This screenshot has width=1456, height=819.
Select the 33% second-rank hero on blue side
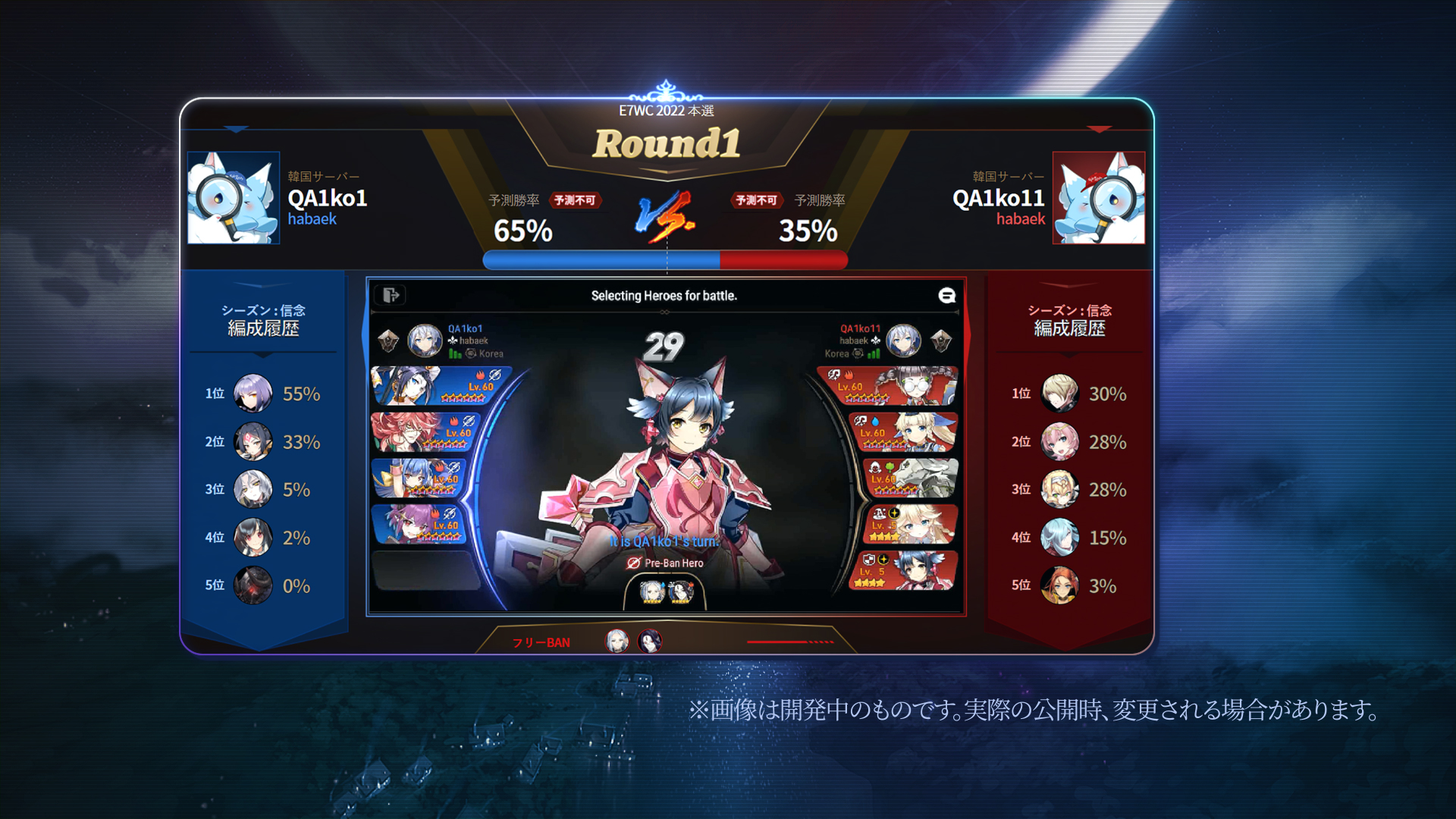[x=253, y=442]
